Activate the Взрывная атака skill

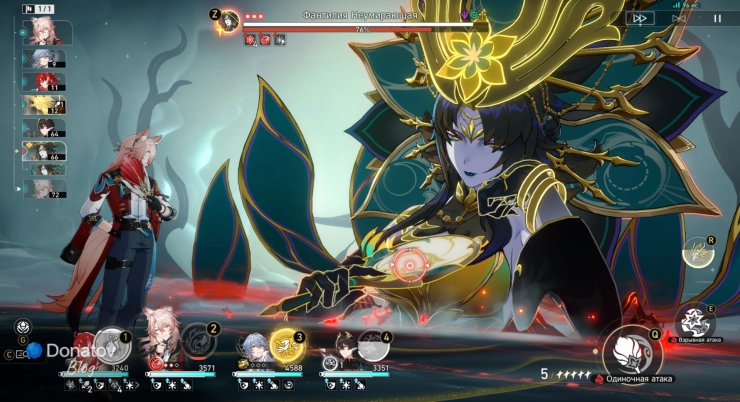coord(693,322)
